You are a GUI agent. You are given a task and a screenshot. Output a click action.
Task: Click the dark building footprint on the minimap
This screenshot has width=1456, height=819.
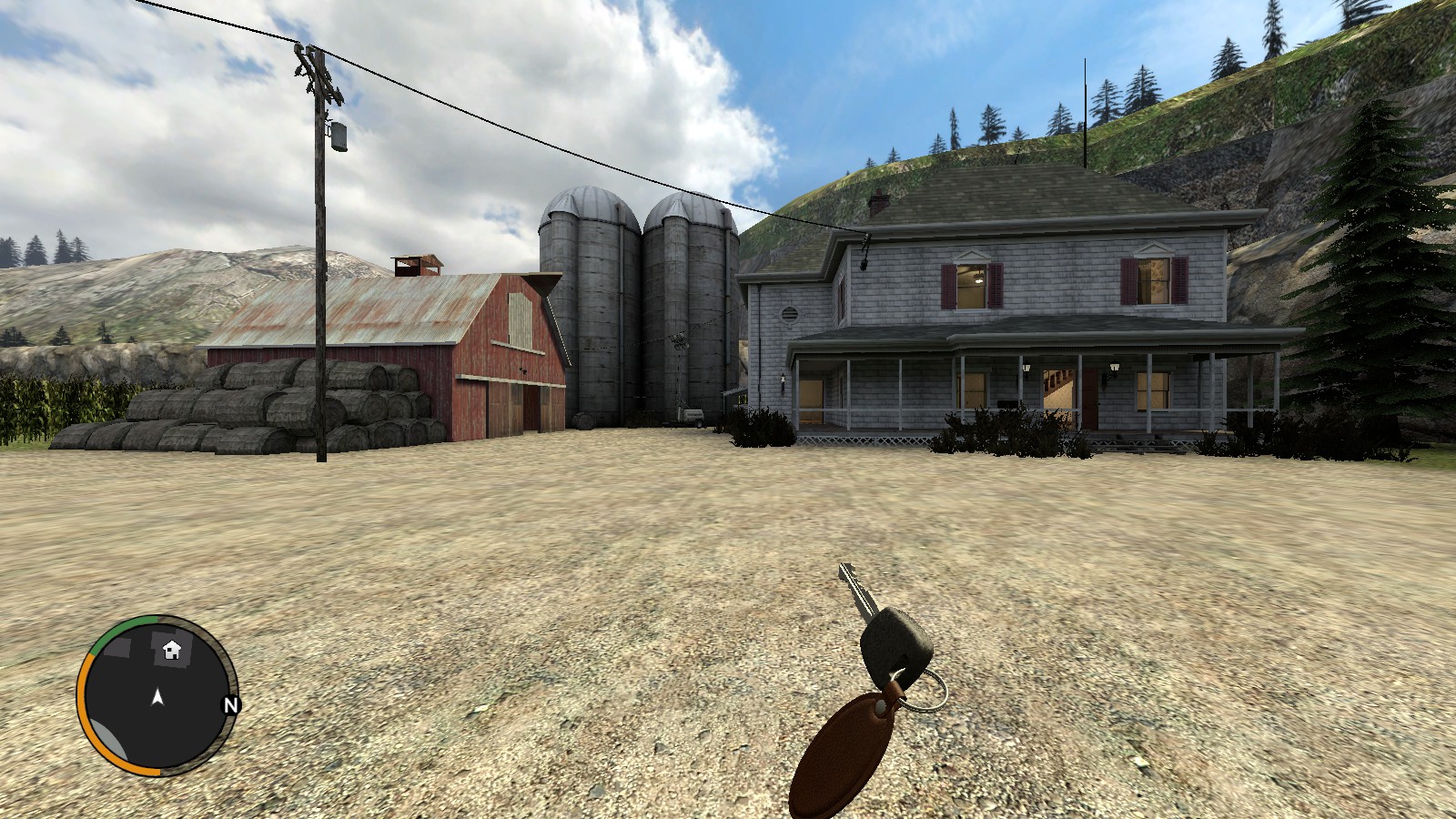pyautogui.click(x=117, y=645)
